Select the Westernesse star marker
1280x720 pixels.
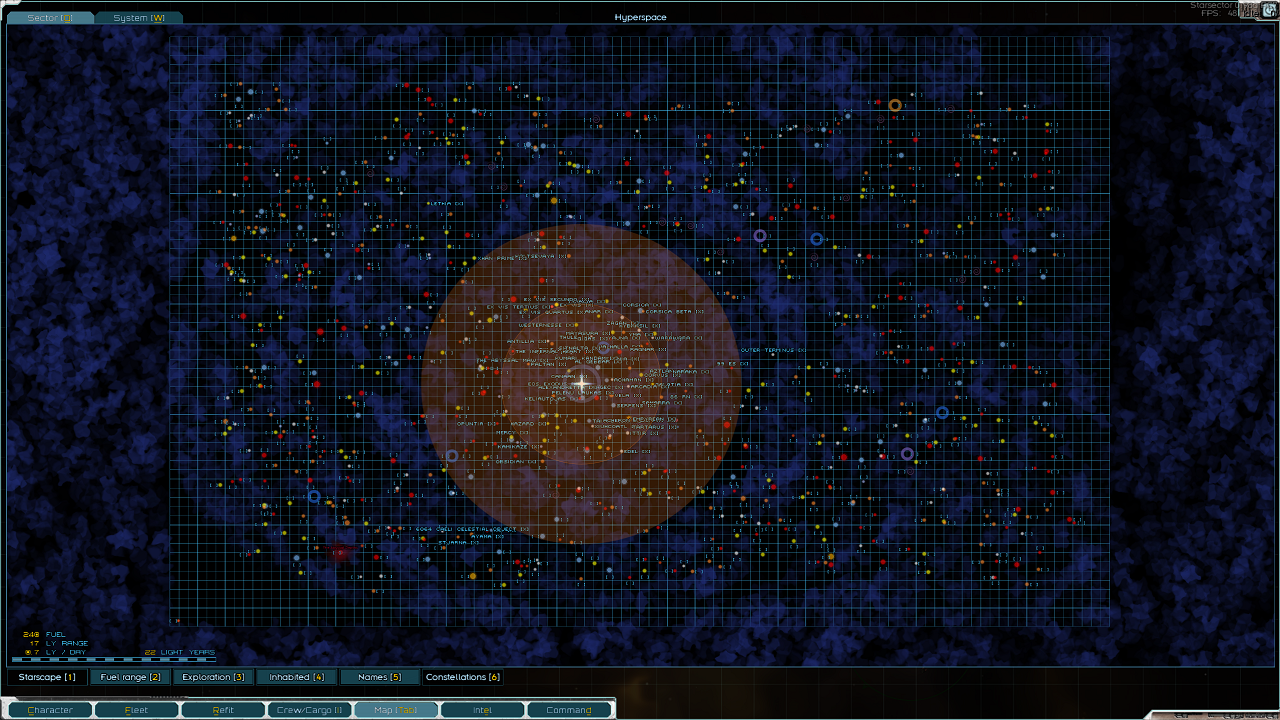[575, 326]
